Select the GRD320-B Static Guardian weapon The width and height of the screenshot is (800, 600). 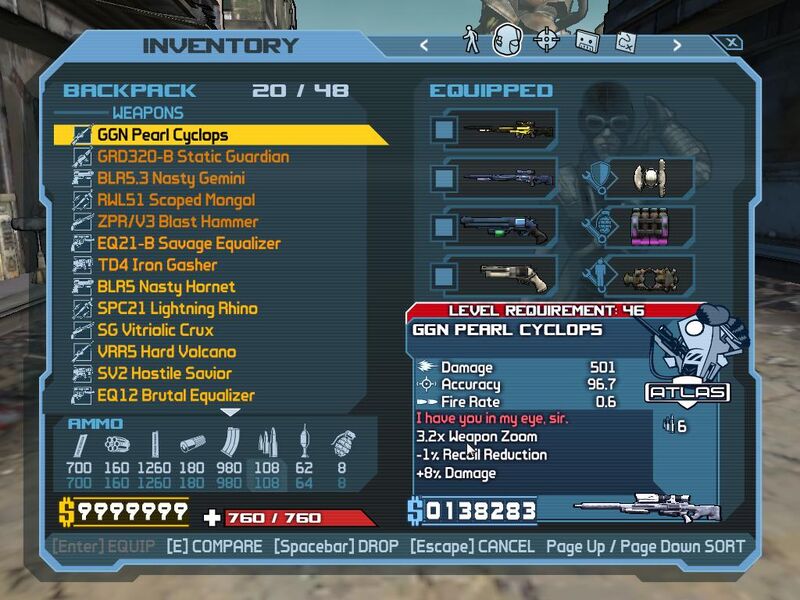(x=192, y=157)
